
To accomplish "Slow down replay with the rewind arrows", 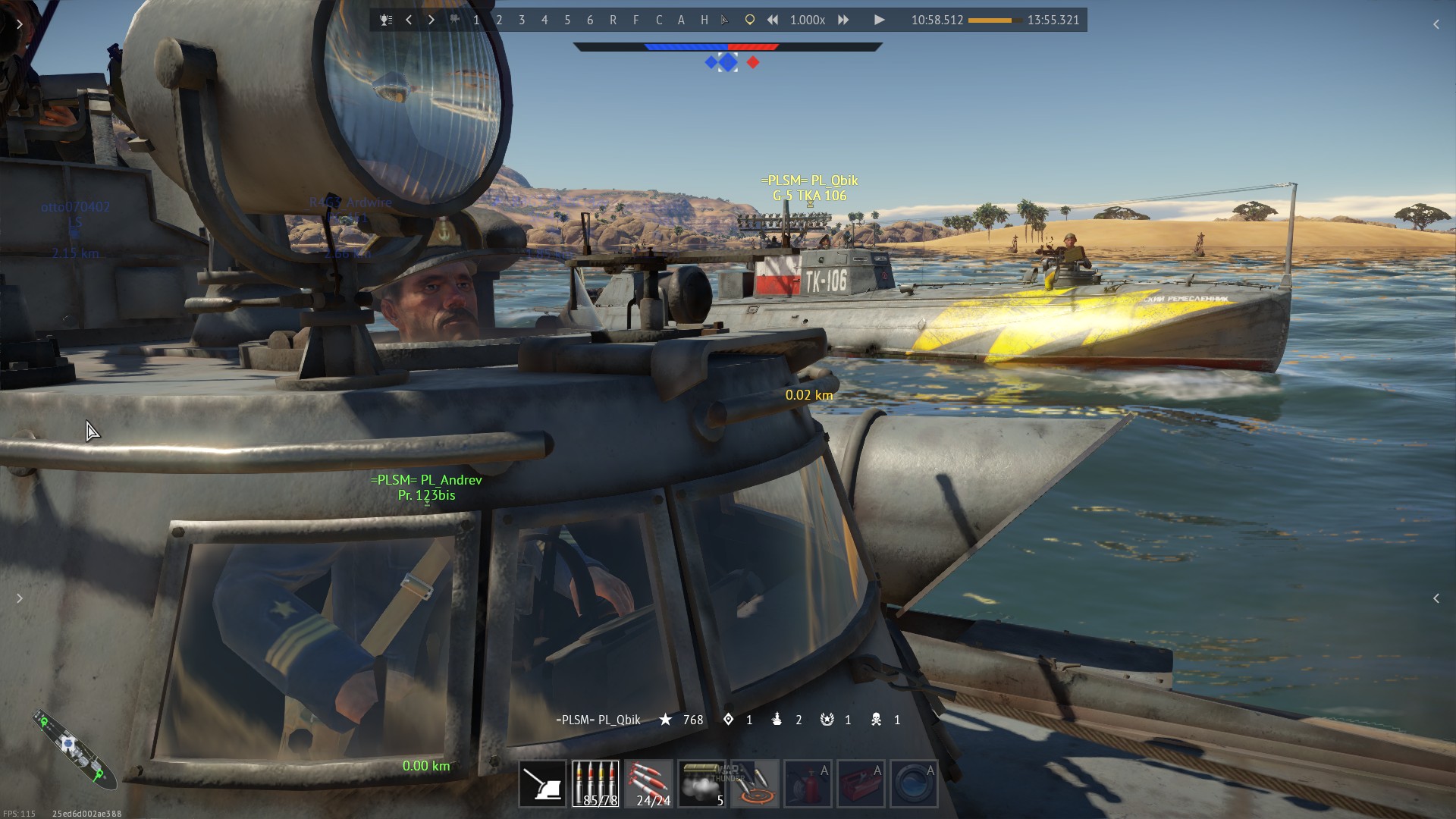I will click(x=773, y=20).
